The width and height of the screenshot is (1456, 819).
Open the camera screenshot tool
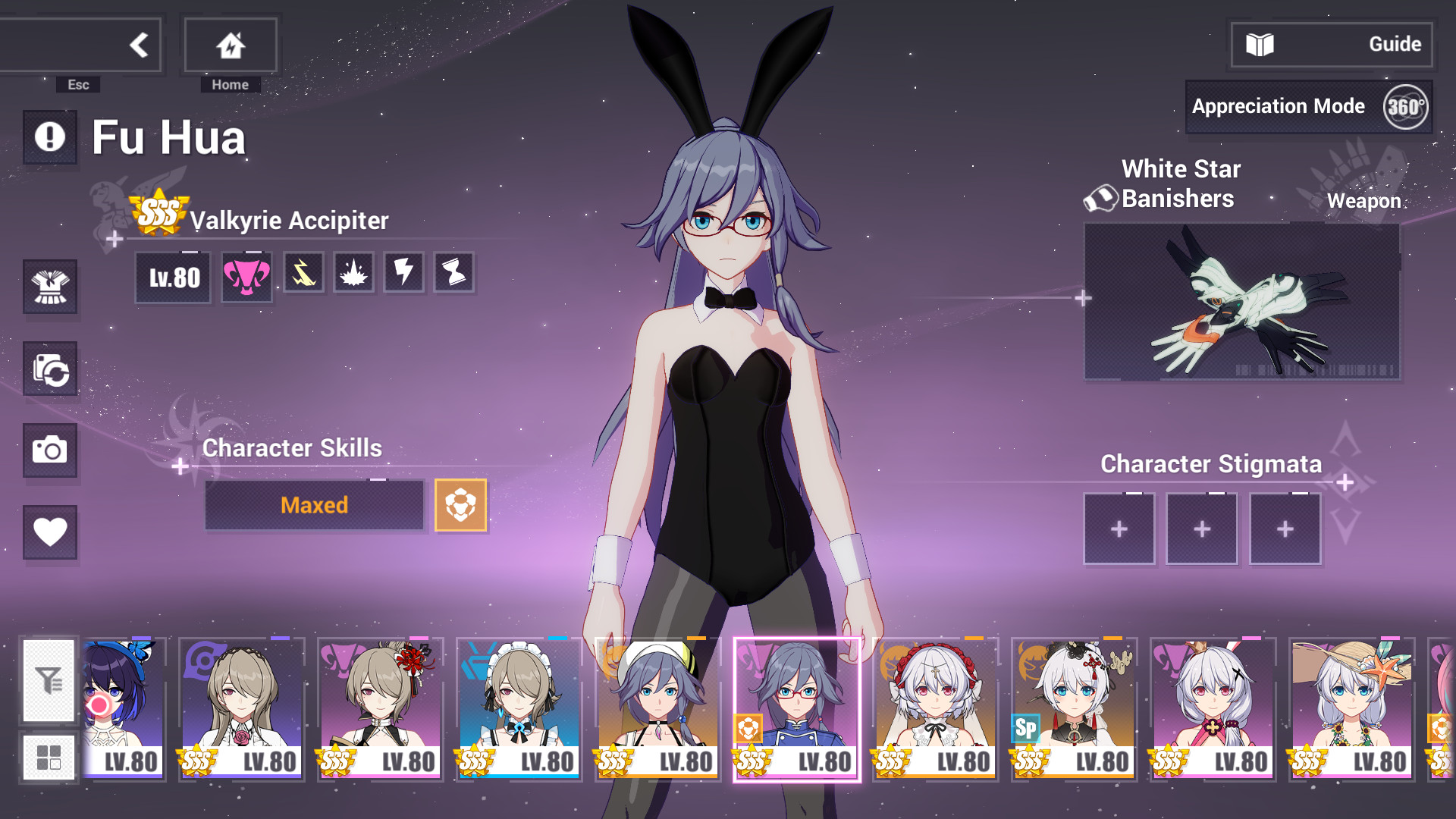pyautogui.click(x=49, y=451)
